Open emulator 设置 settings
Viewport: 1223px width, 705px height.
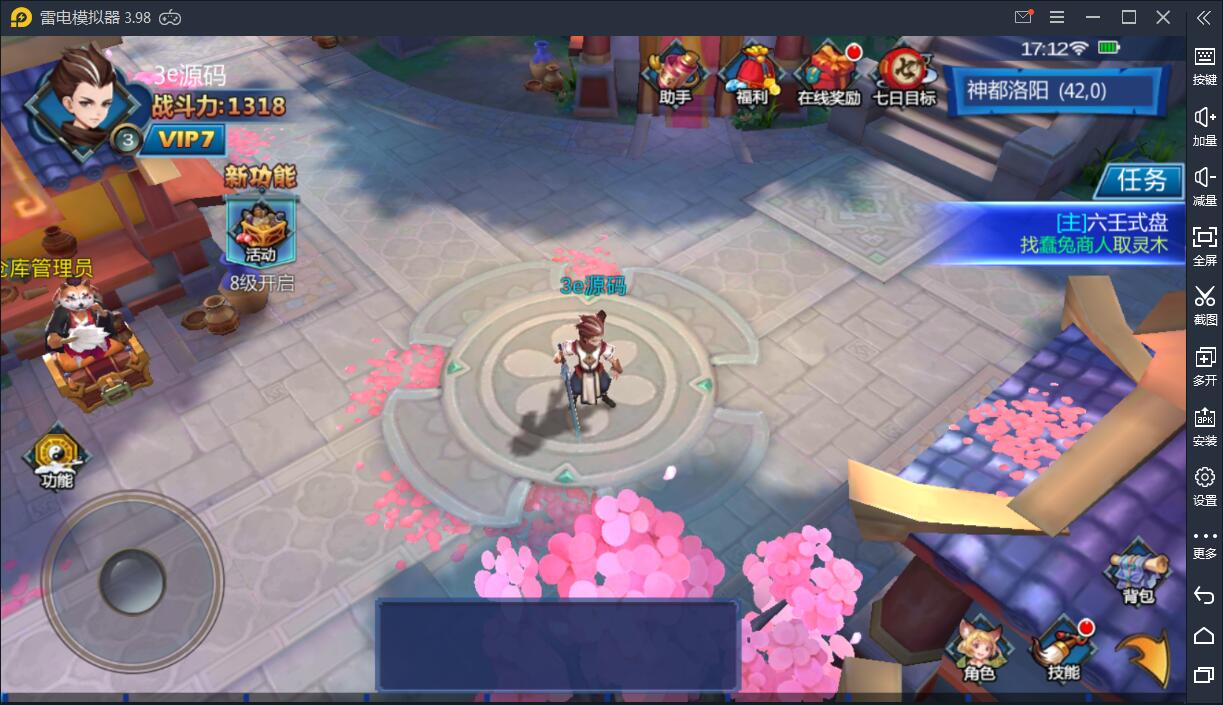tap(1204, 485)
